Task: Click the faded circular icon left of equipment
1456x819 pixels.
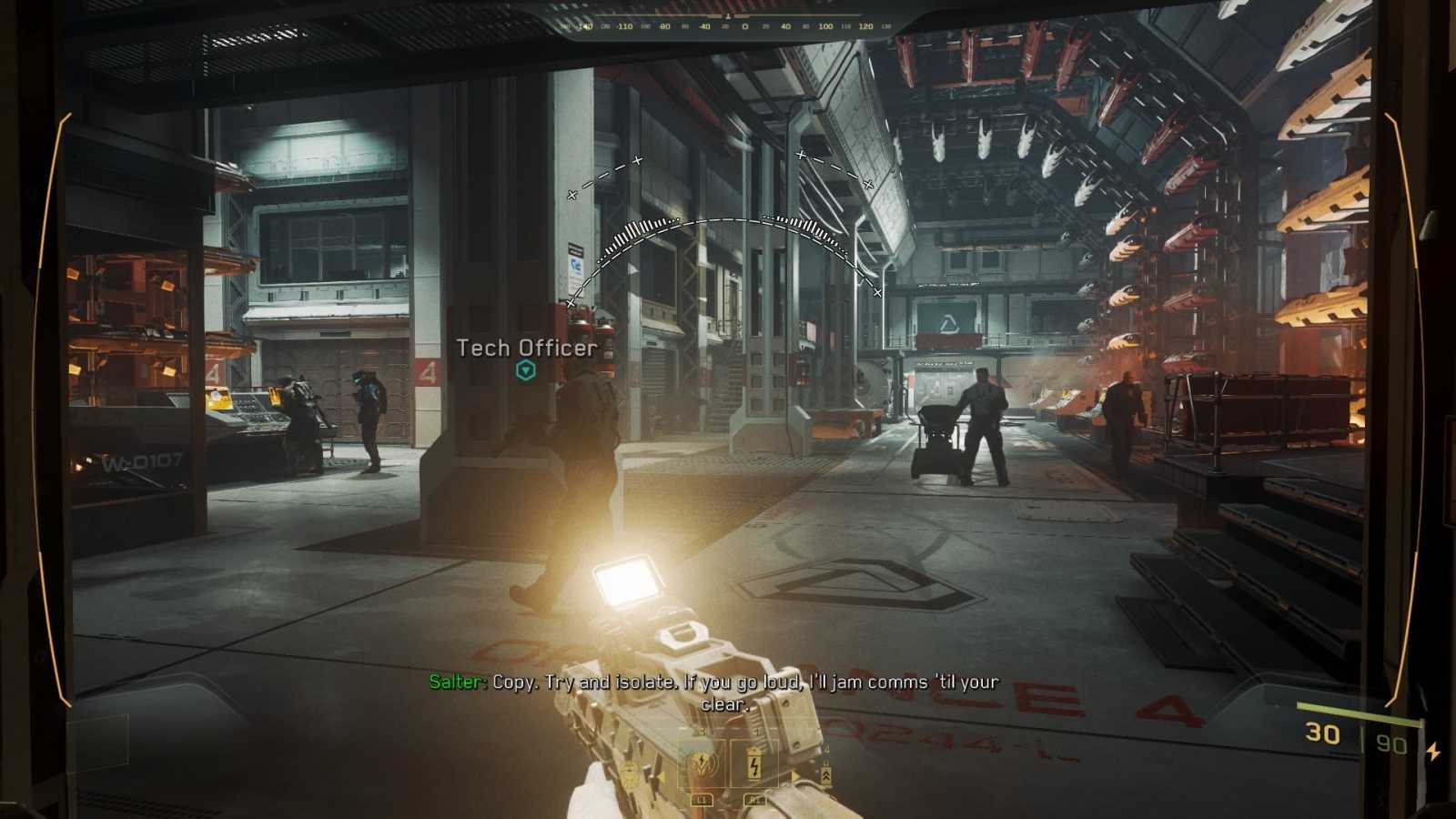Action: (628, 773)
